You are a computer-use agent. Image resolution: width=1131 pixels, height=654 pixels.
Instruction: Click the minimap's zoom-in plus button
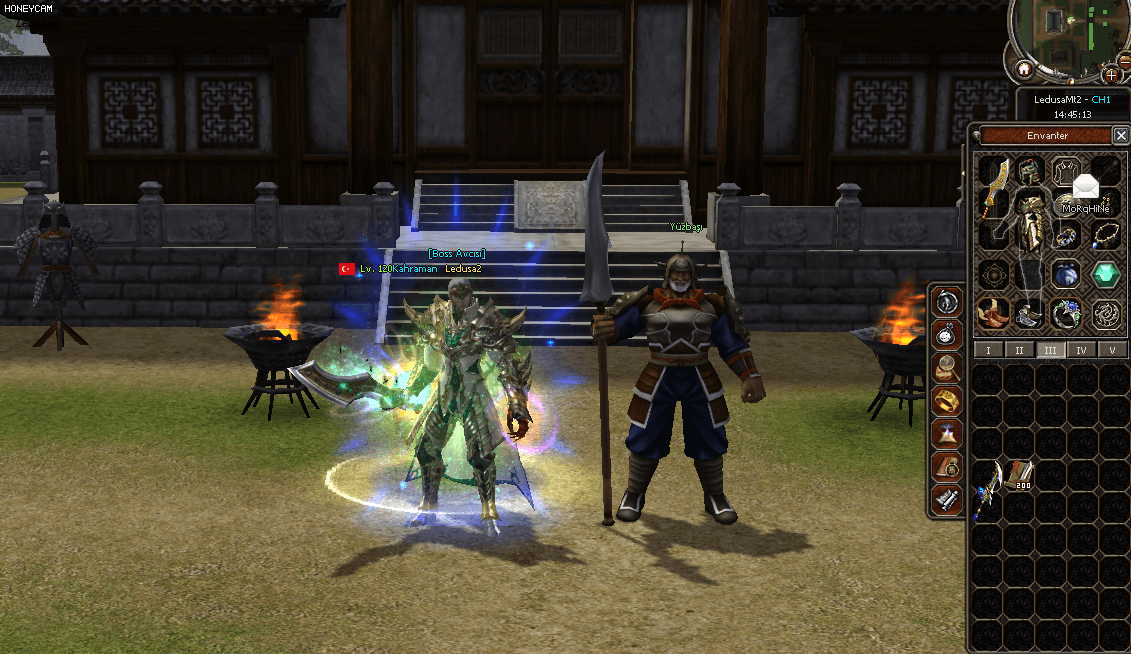1111,75
